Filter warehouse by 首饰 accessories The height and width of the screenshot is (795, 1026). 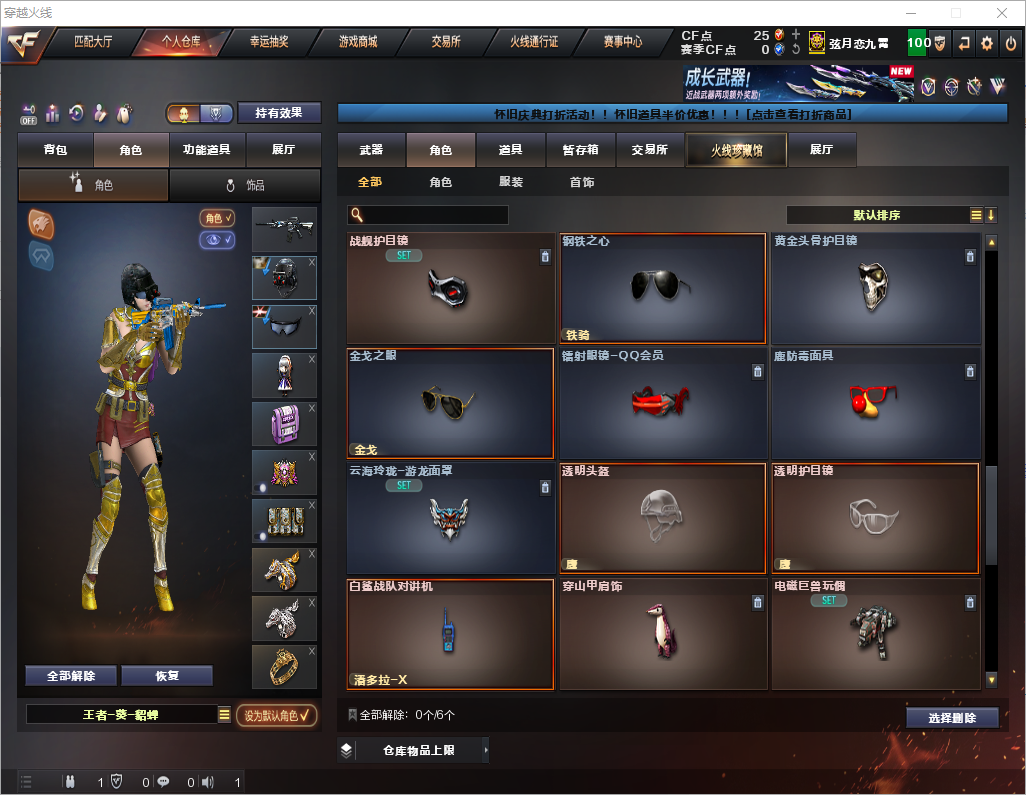[582, 182]
